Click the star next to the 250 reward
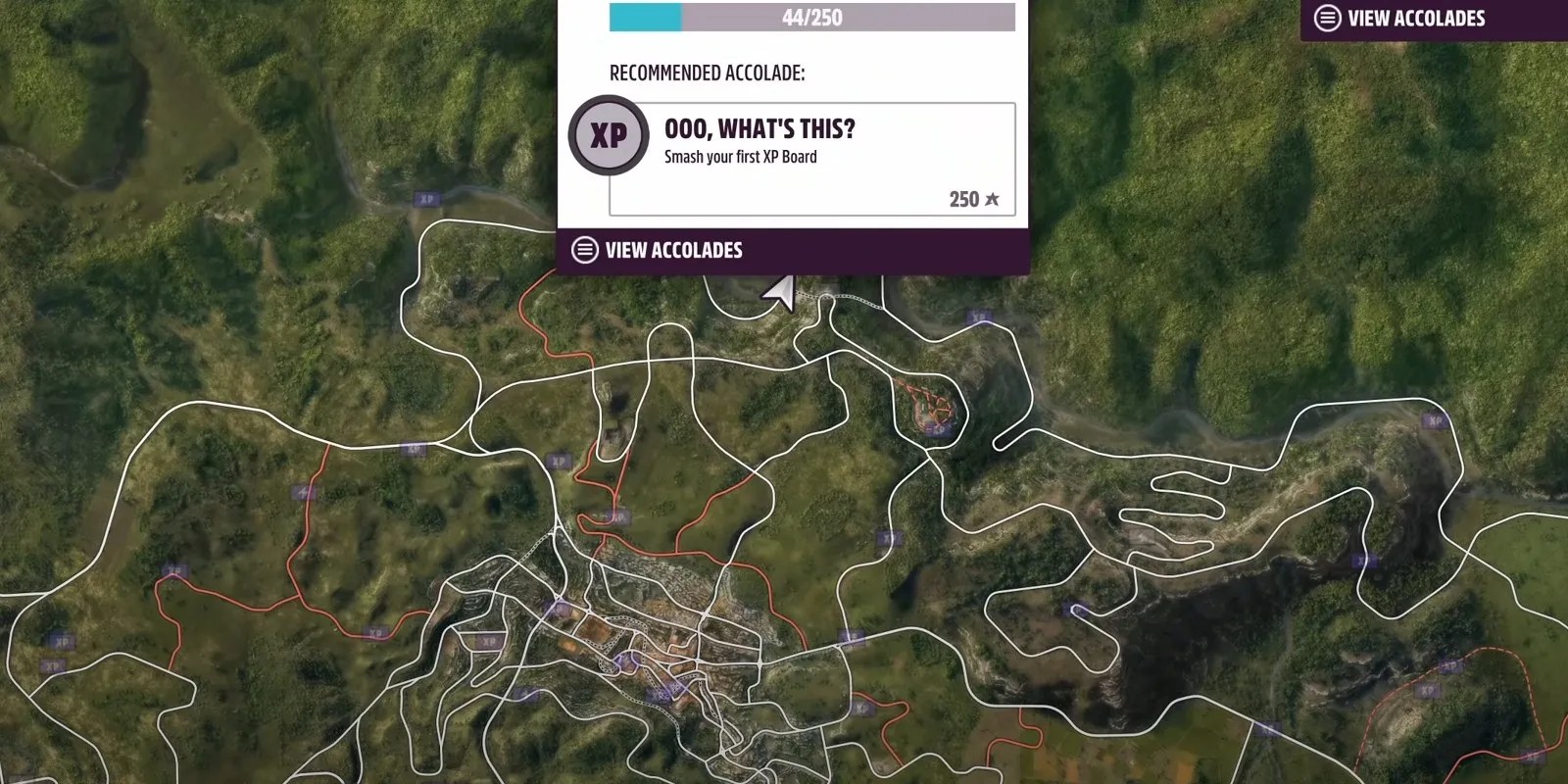This screenshot has width=1568, height=784. 992,198
